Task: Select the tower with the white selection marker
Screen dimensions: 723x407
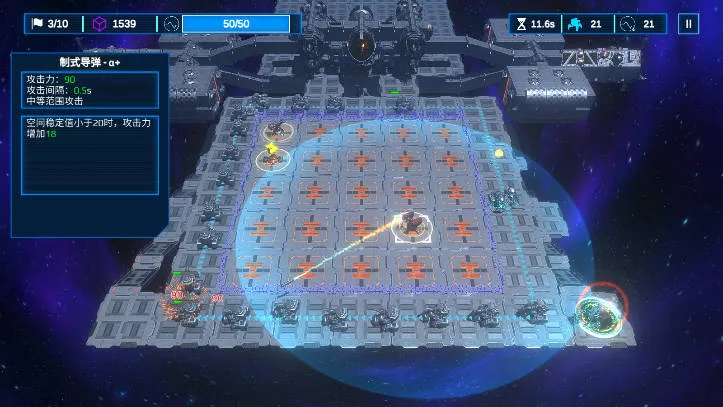Action: tap(409, 226)
